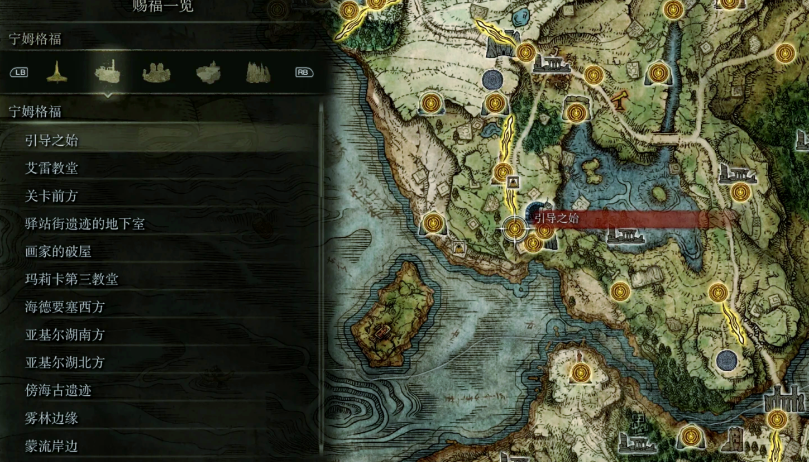Select the 亚基尔湖南方 site of grace
The width and height of the screenshot is (809, 462).
click(65, 335)
